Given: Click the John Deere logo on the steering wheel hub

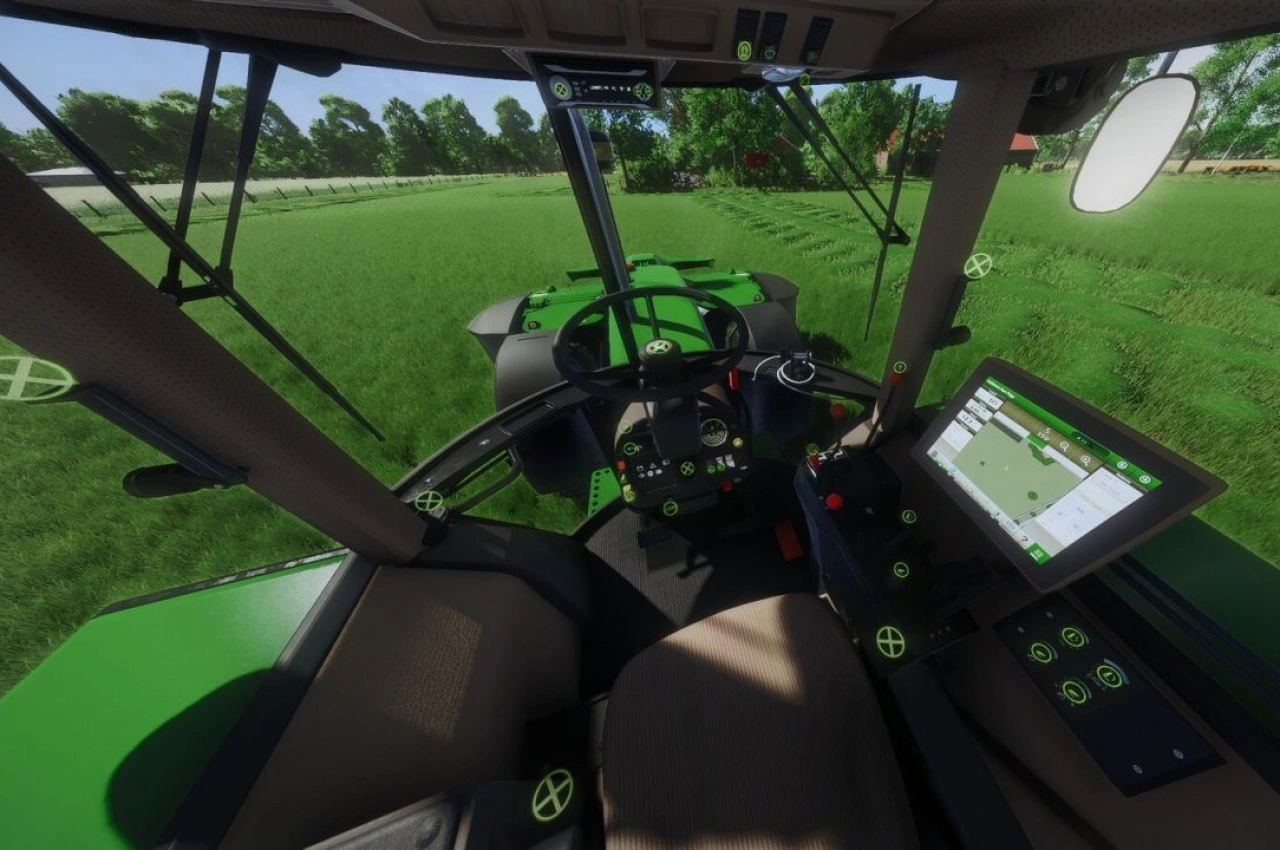Looking at the screenshot, I should (x=658, y=348).
